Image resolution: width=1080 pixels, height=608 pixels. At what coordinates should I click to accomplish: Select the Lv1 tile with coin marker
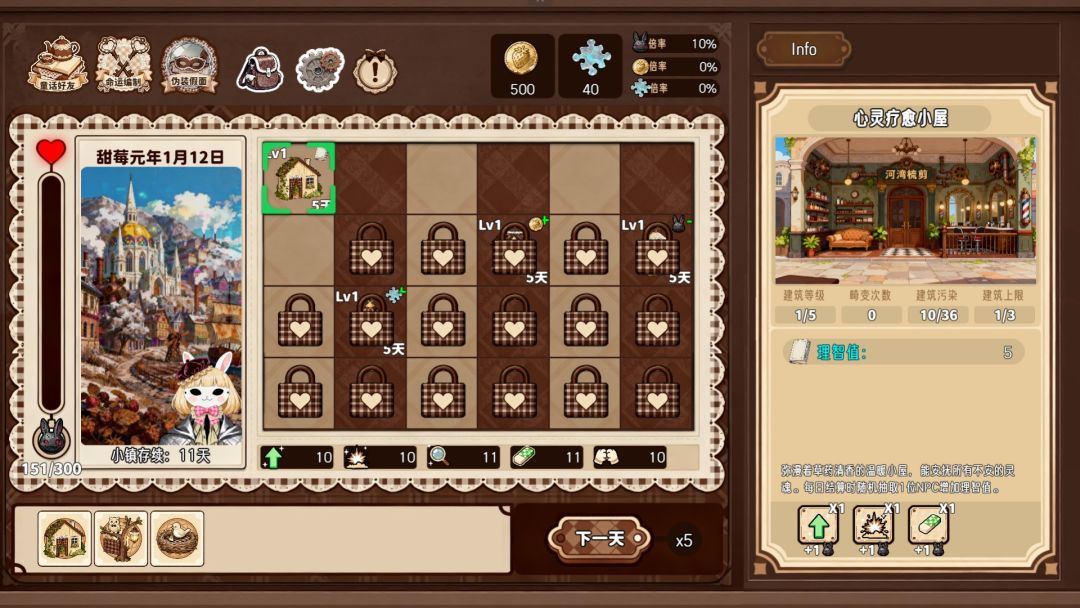(x=514, y=250)
